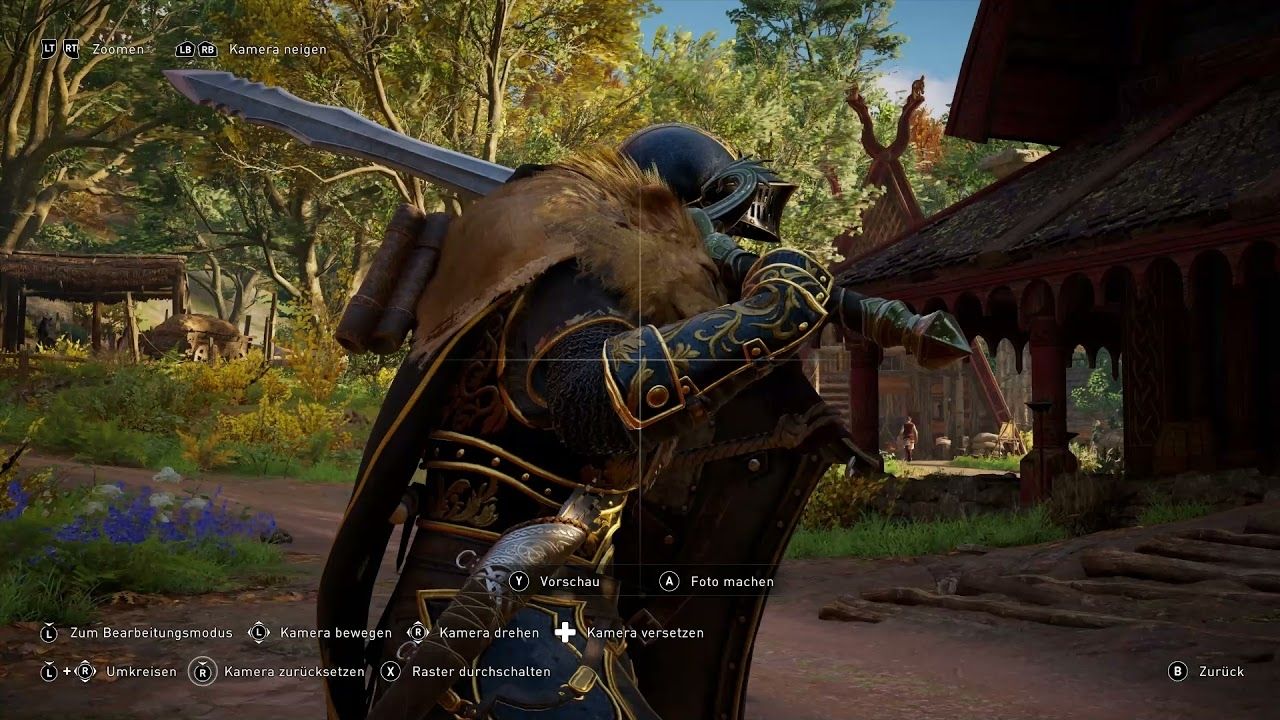The height and width of the screenshot is (720, 1280).
Task: Click the D-pad icon for Kamera versetzen
Action: (565, 632)
